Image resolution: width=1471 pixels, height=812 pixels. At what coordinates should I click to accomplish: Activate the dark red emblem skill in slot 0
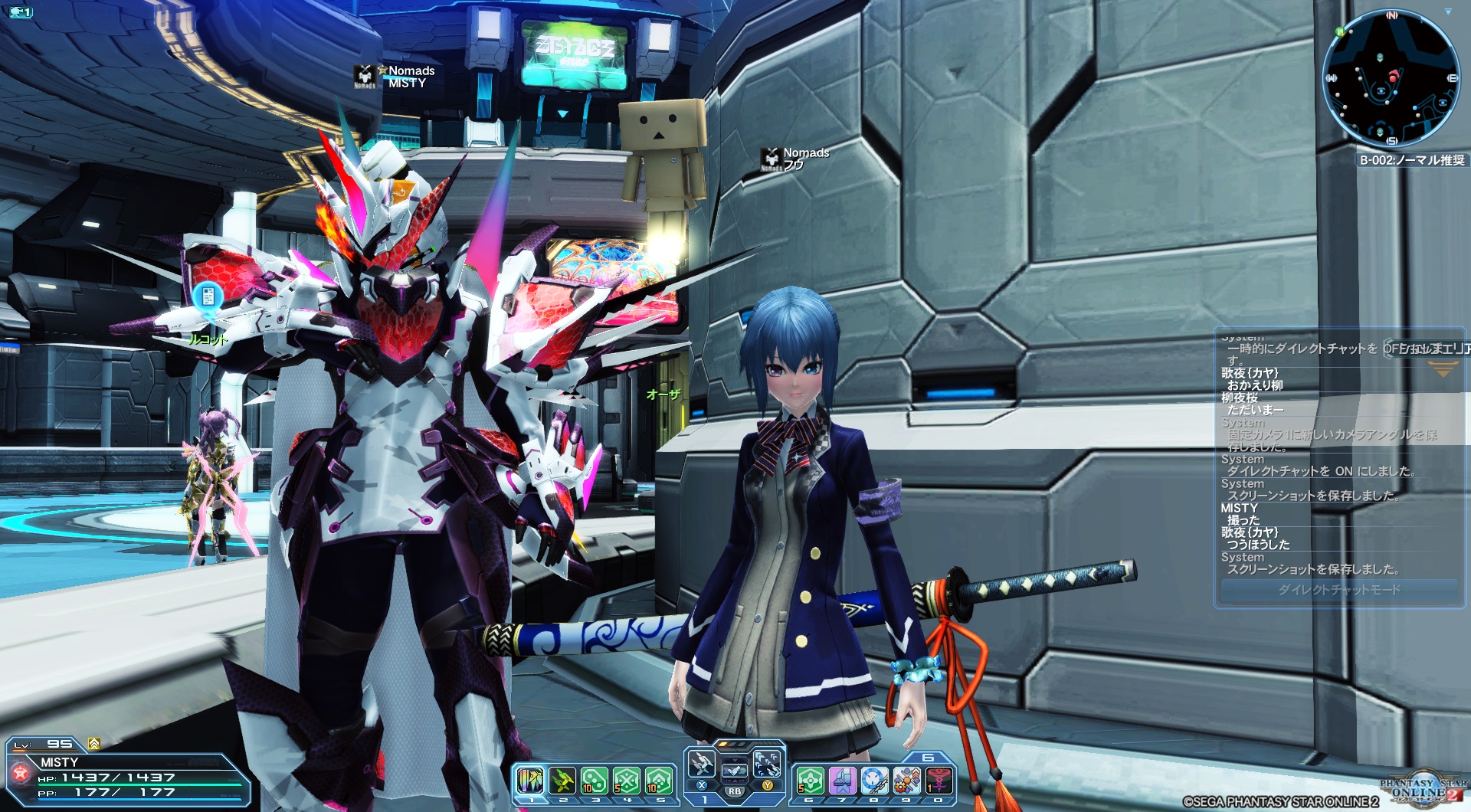939,781
